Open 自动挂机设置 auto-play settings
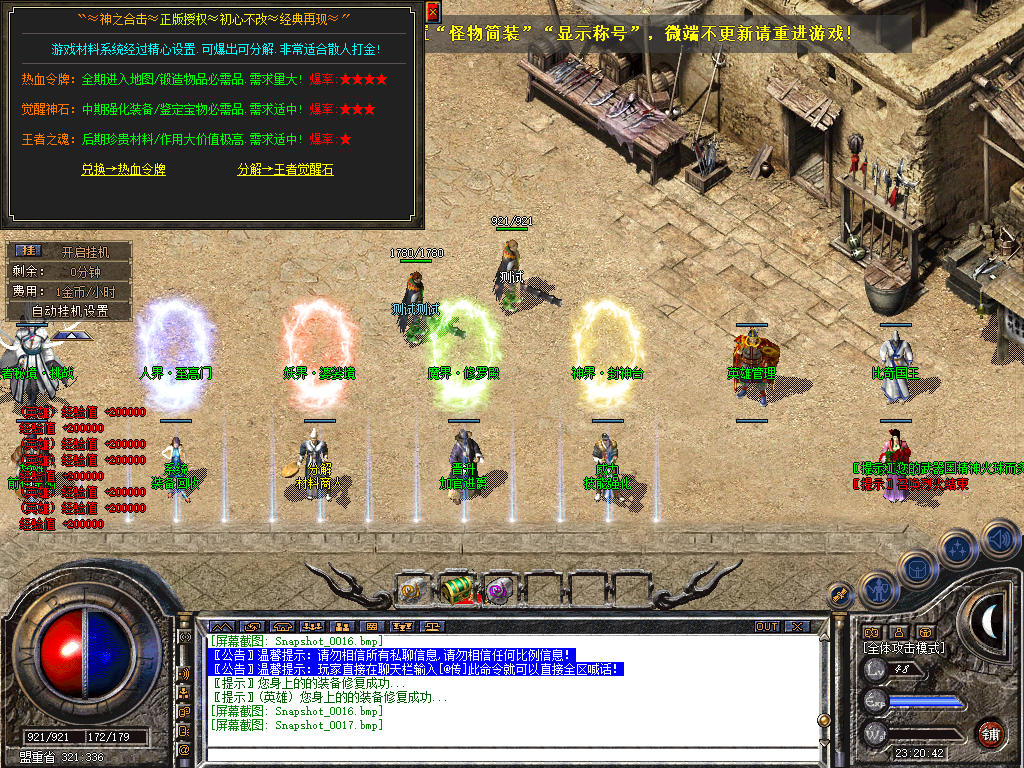 click(x=69, y=311)
